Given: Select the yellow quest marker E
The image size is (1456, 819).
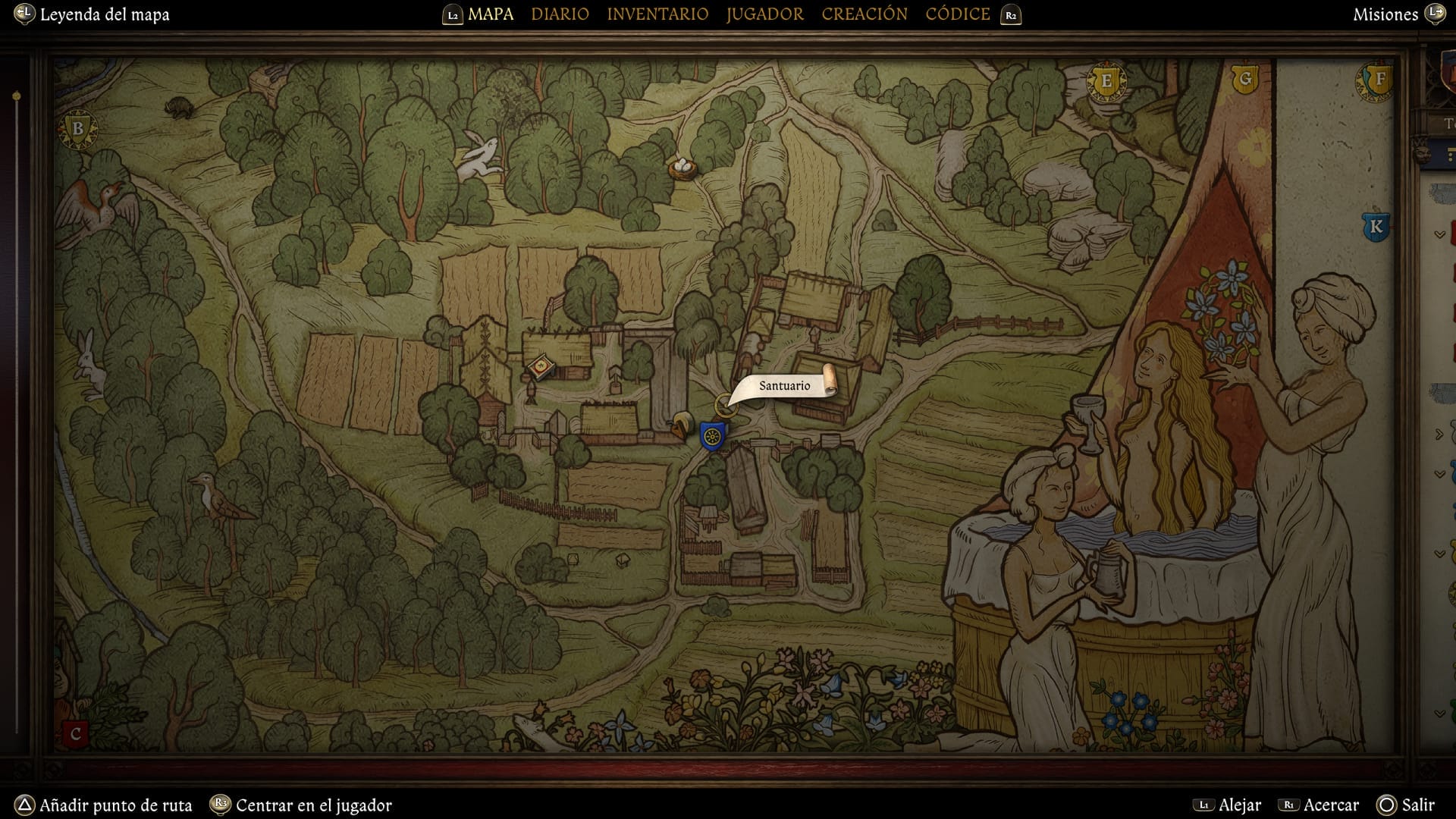Looking at the screenshot, I should click(x=1106, y=81).
